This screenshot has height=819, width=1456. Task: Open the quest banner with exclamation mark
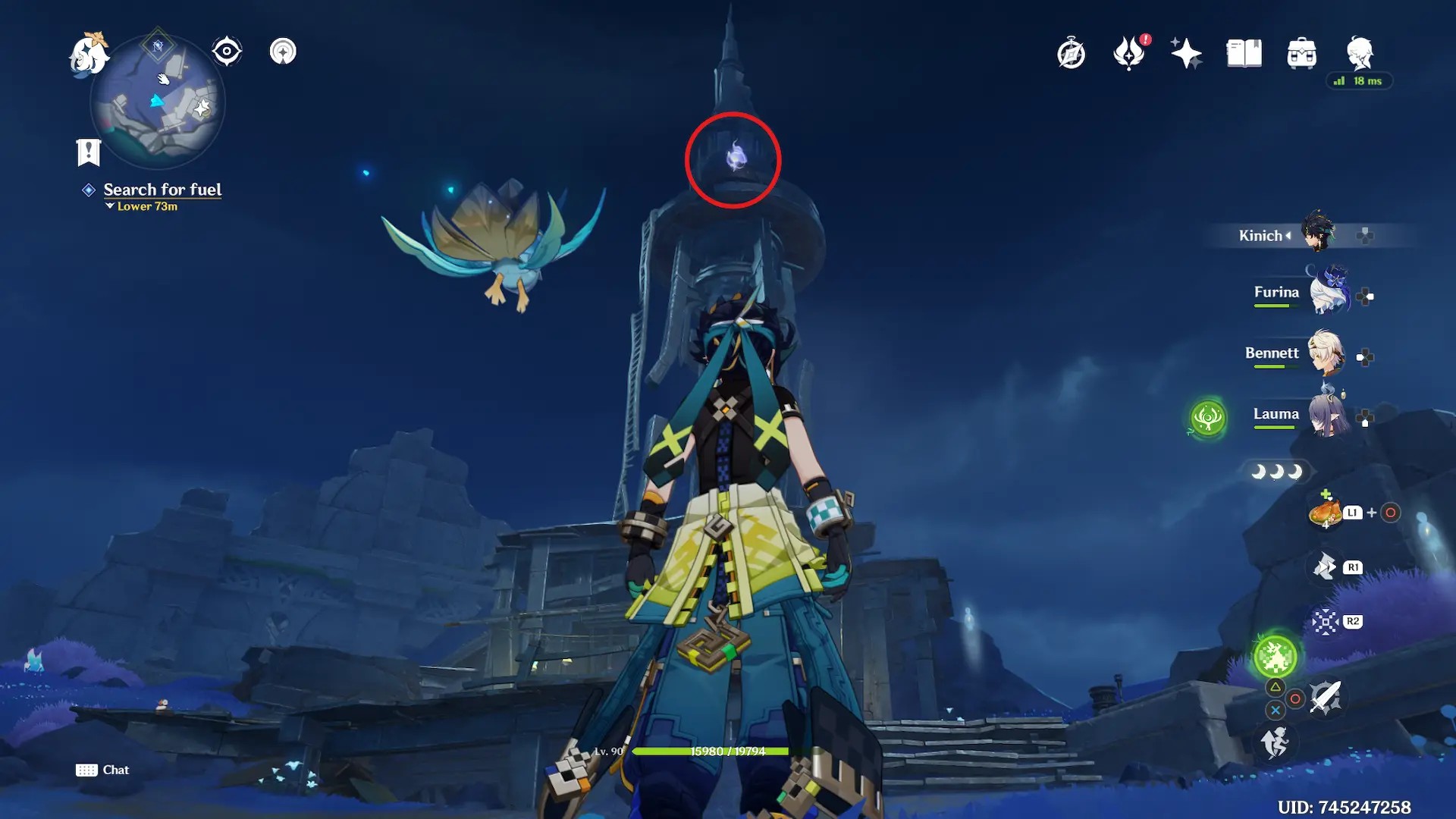pos(89,152)
